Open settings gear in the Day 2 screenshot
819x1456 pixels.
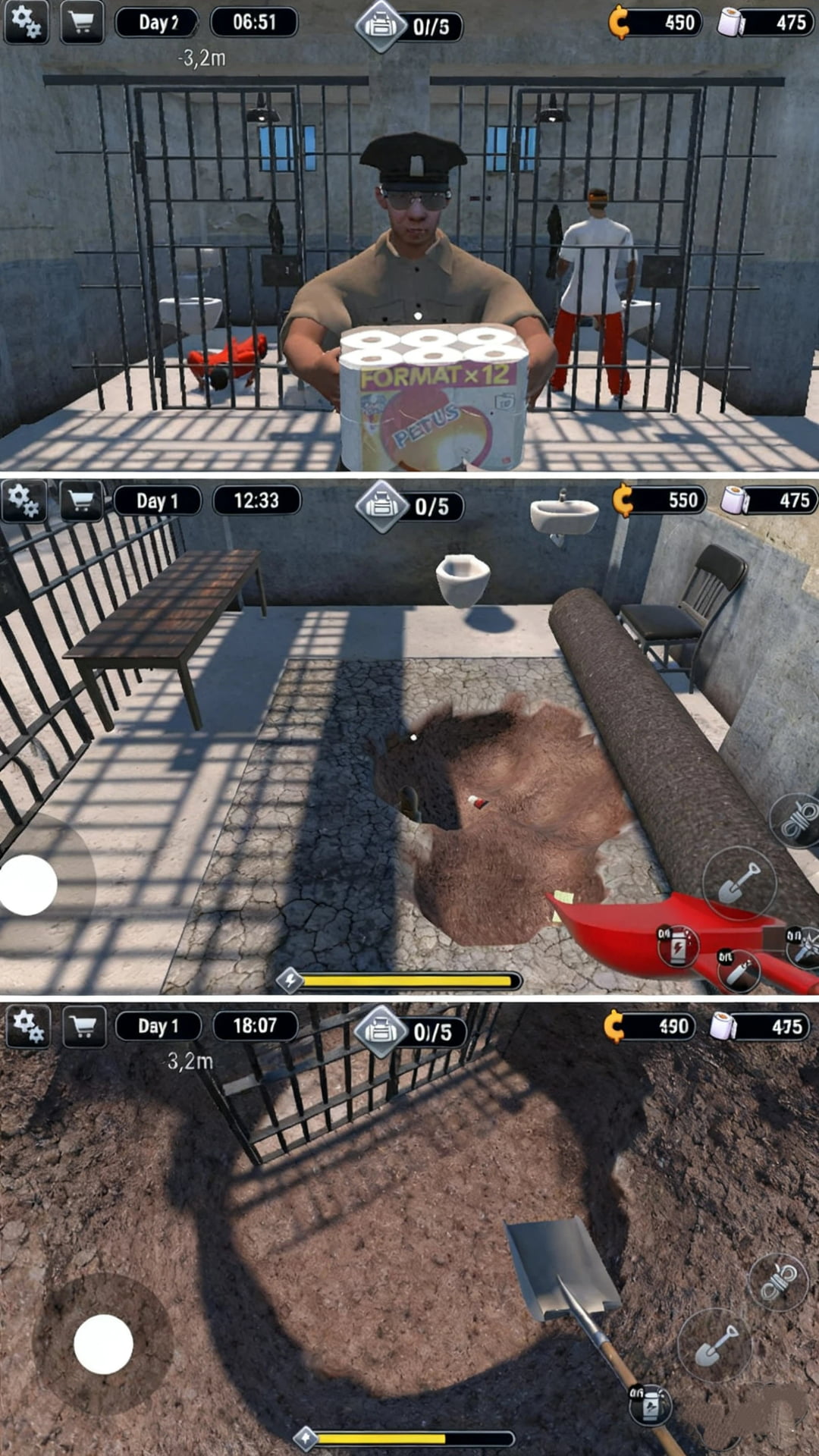tap(27, 23)
